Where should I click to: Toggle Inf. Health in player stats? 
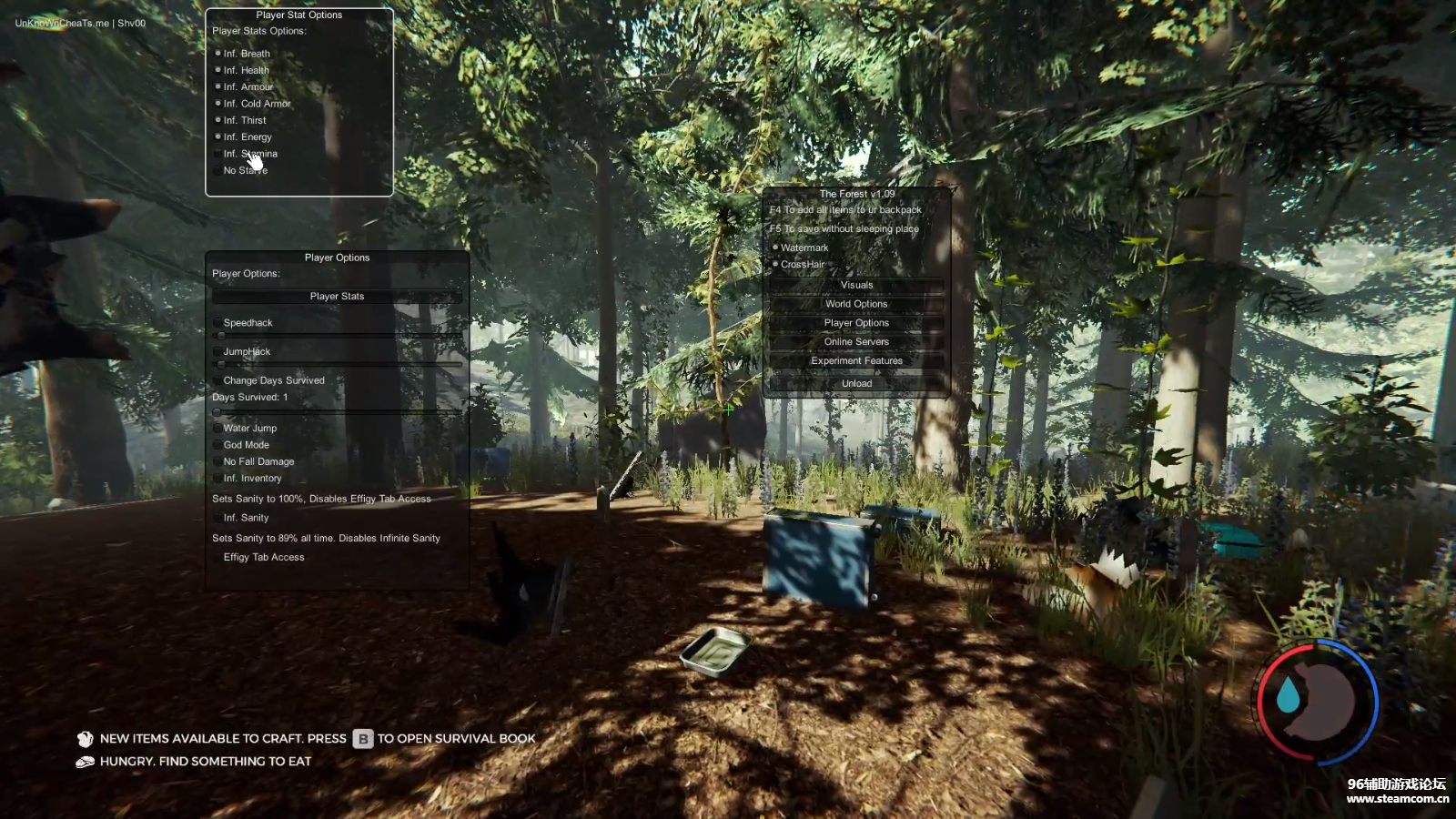coord(218,70)
